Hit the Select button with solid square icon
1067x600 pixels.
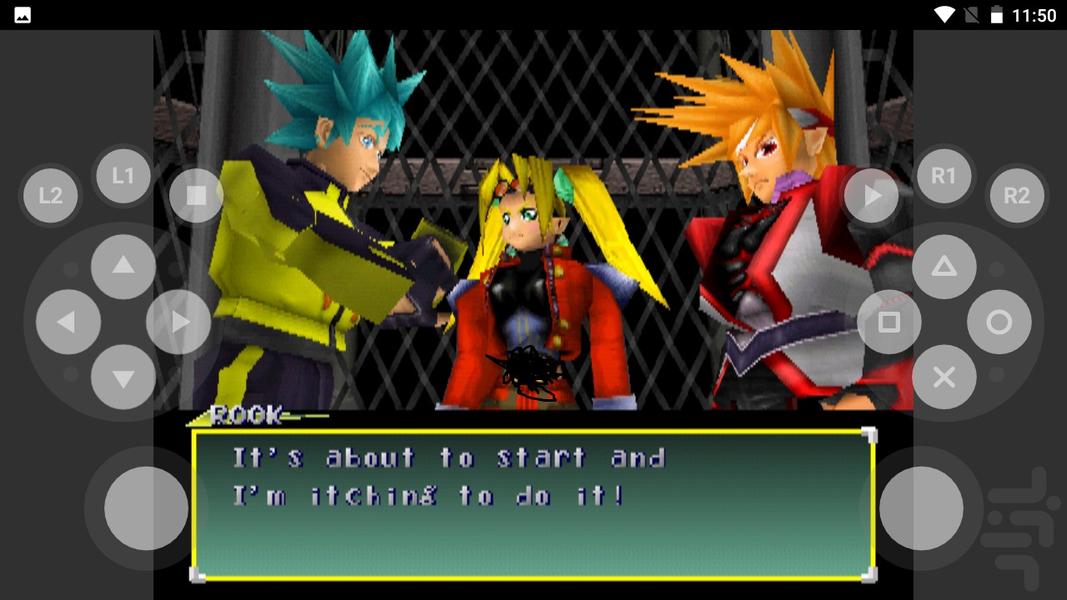point(196,195)
